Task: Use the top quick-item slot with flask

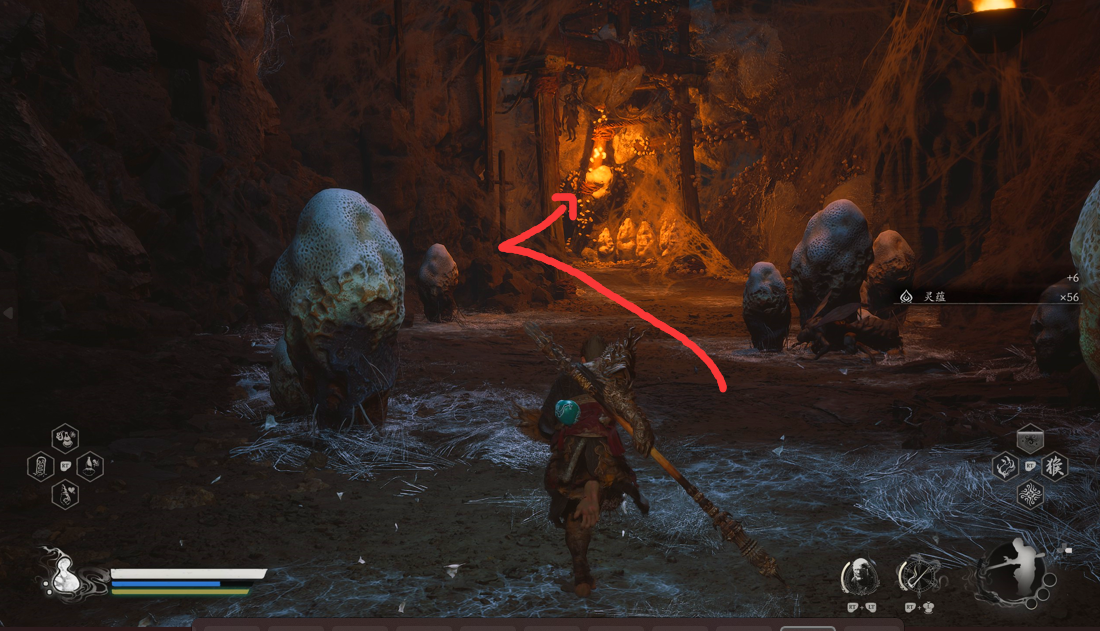Action: 65,437
